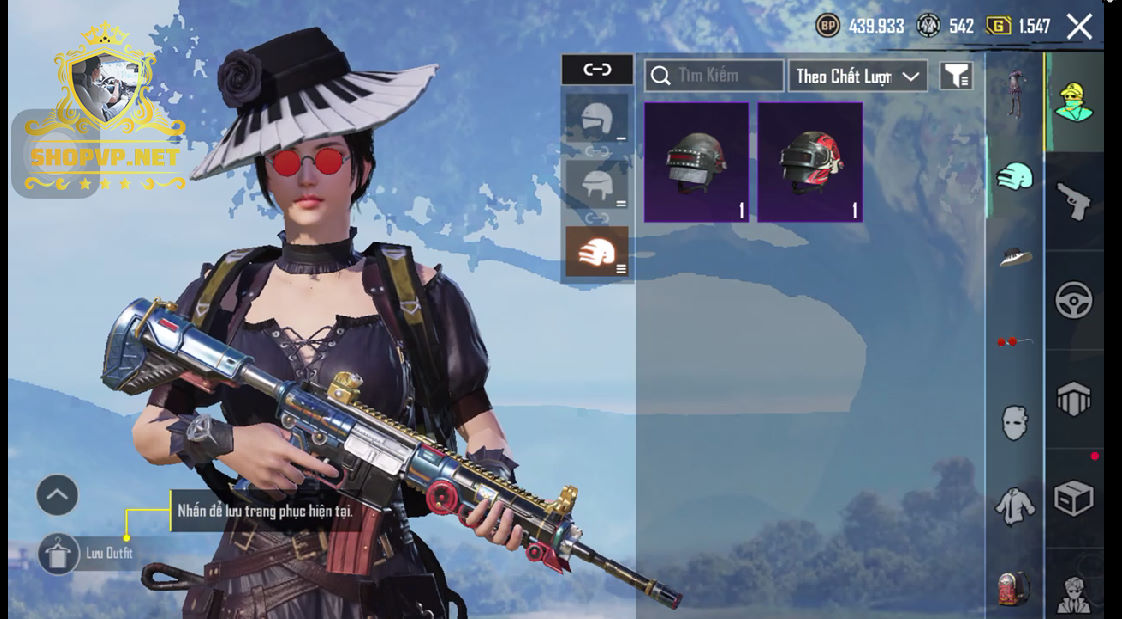
Task: Open the funnel filter options
Action: click(x=956, y=76)
